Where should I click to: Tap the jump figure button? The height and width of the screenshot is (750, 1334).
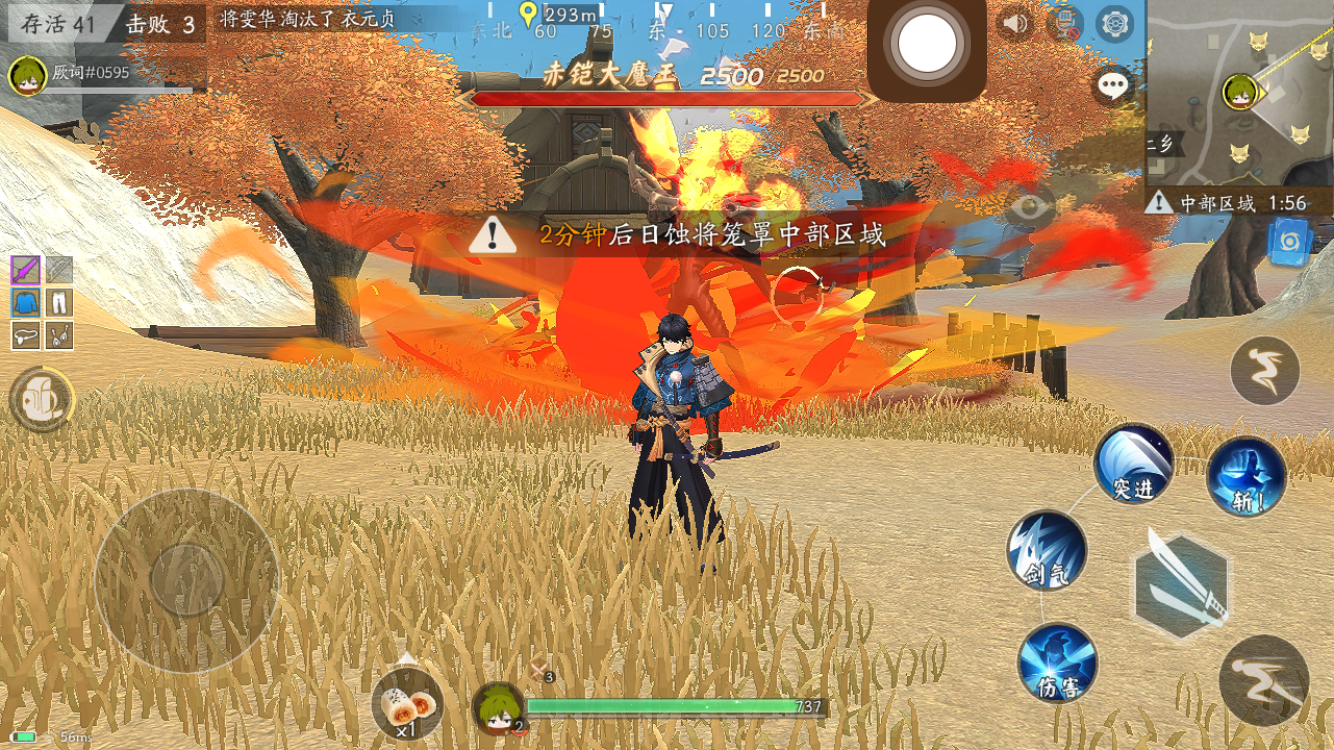point(1265,370)
